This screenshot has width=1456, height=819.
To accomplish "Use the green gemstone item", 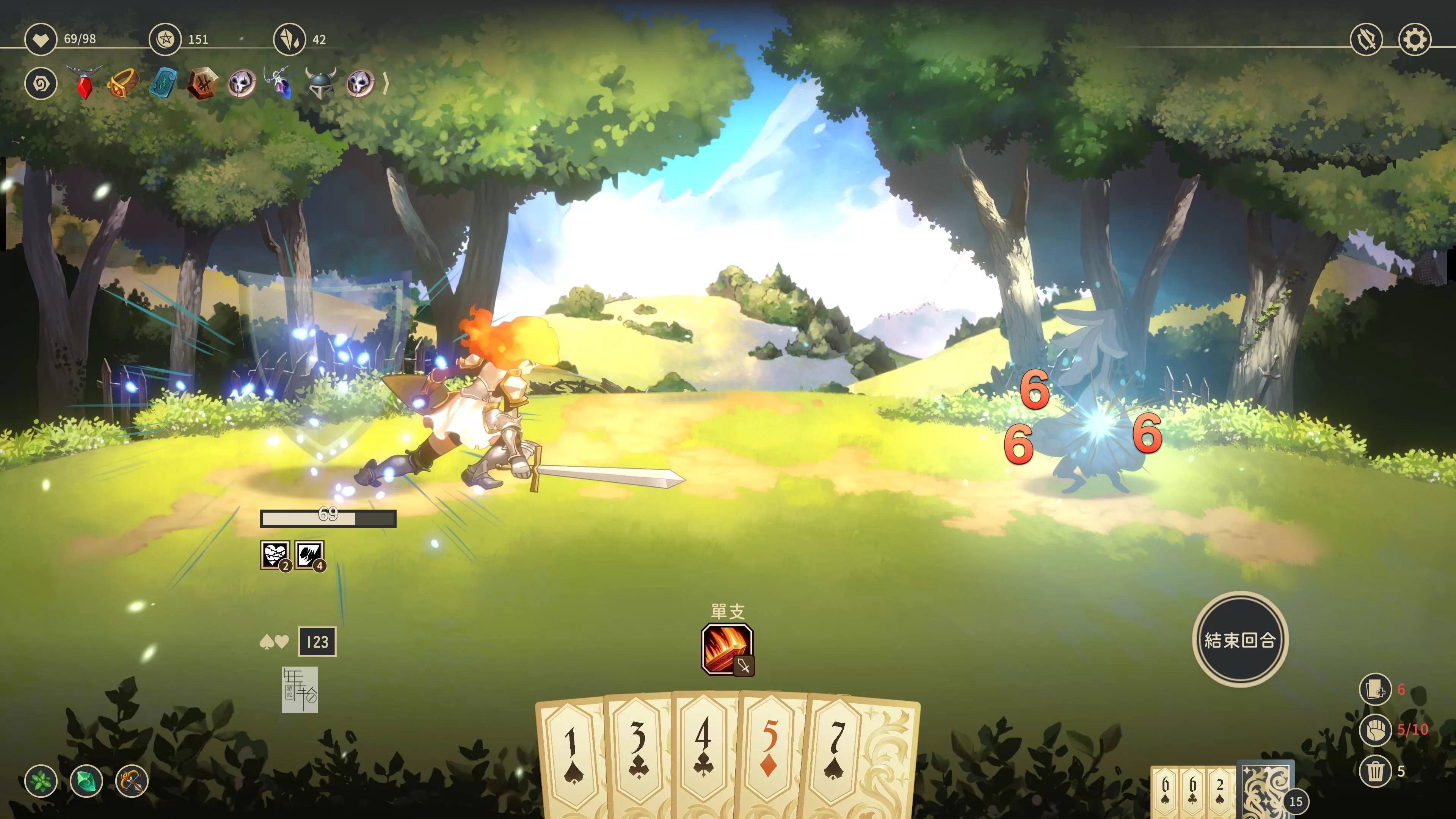I will (x=86, y=781).
